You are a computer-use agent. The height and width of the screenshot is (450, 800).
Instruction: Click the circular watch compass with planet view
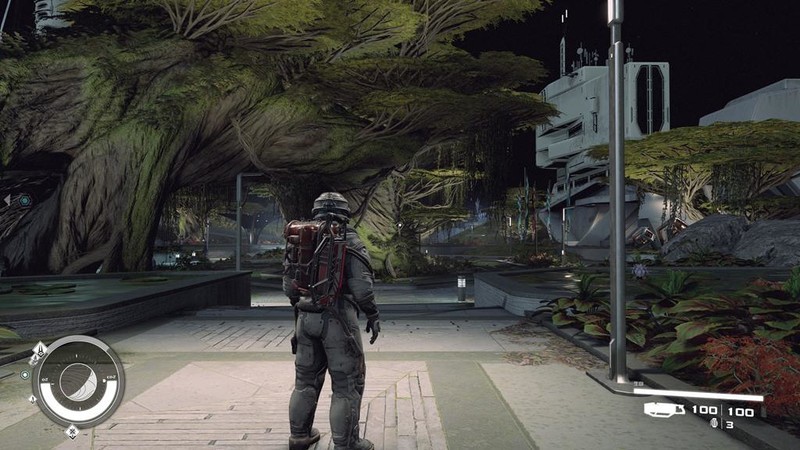point(77,382)
